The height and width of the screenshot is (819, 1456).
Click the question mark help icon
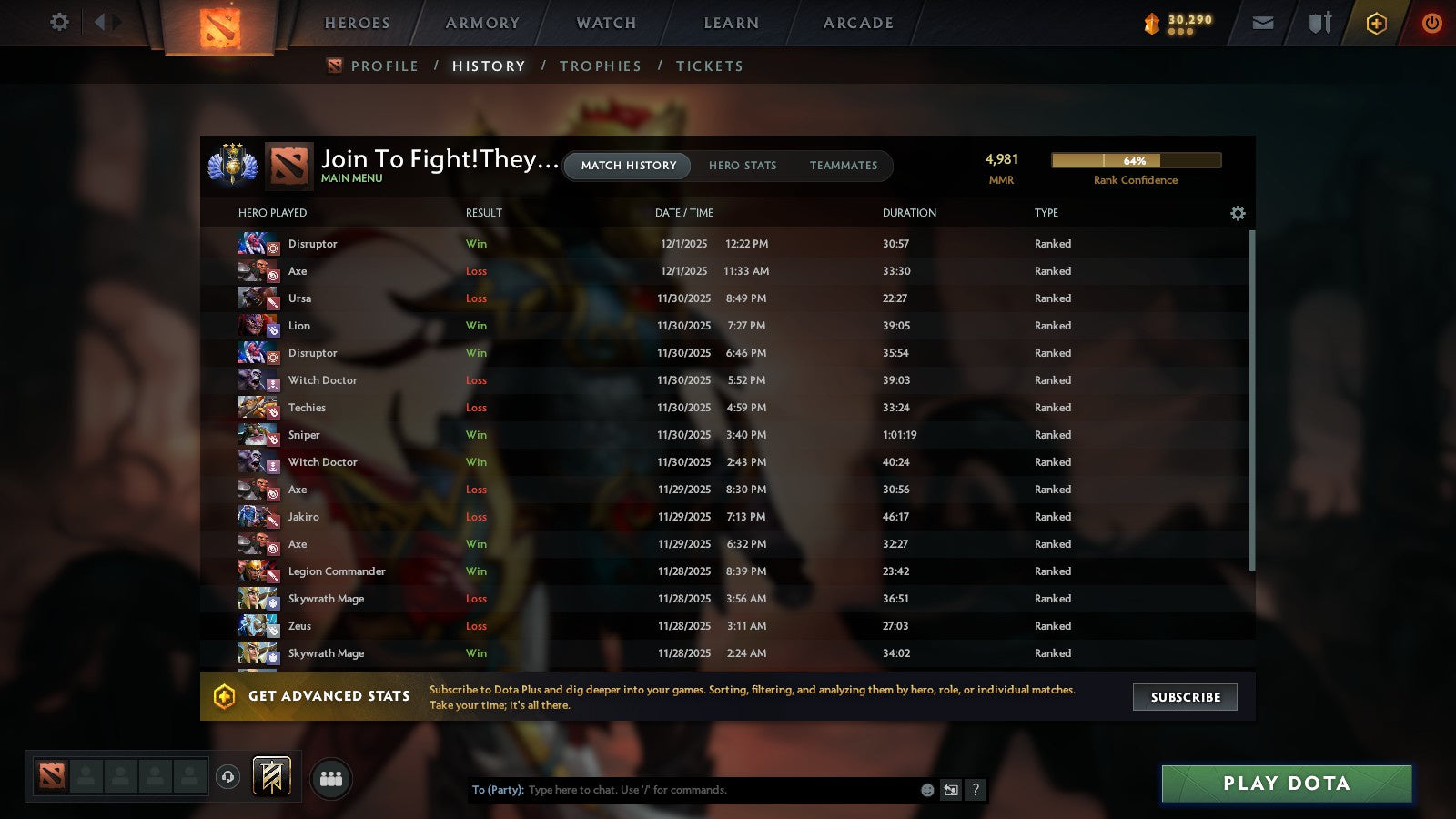[975, 790]
